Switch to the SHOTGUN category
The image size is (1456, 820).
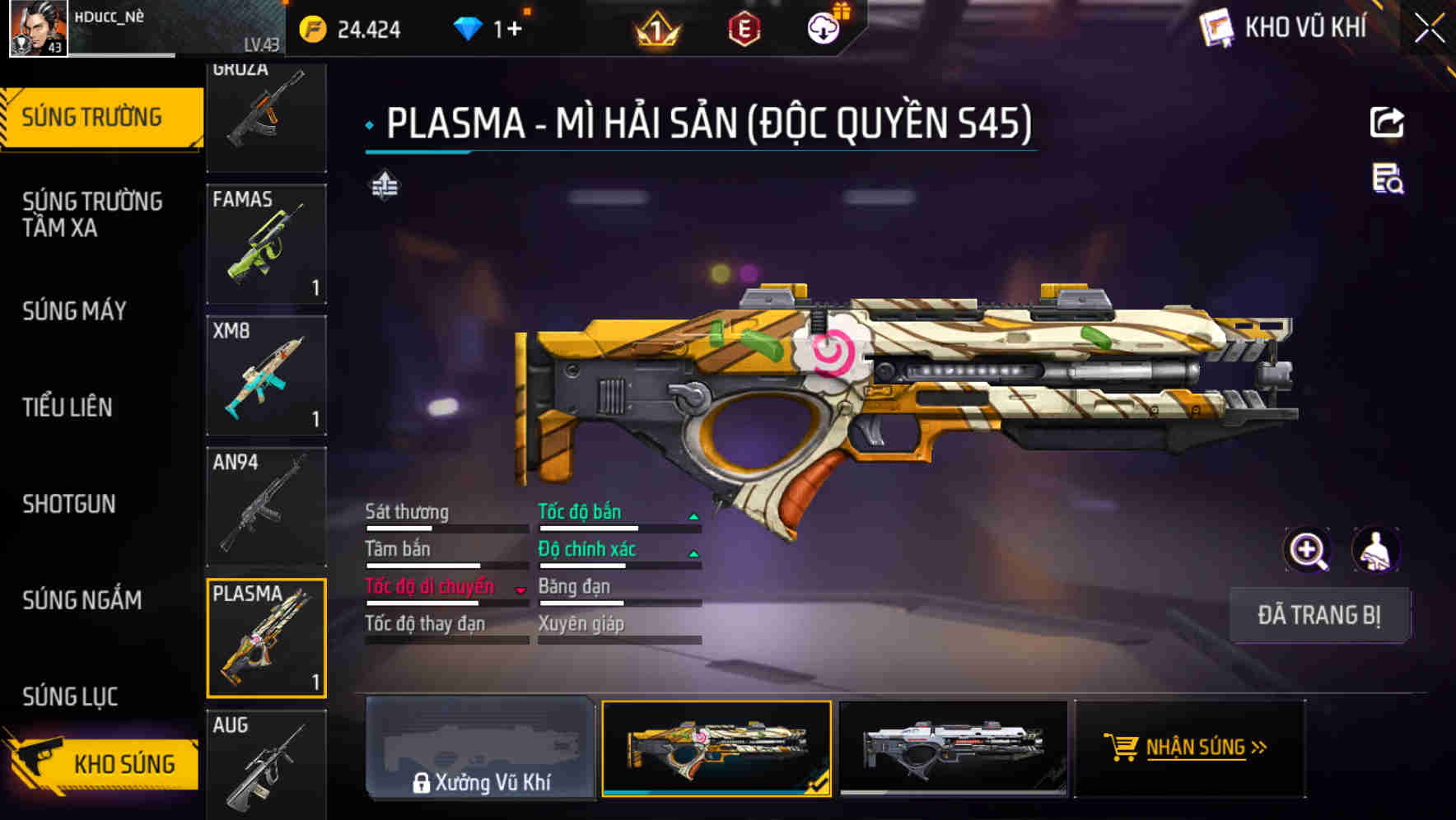tap(69, 504)
